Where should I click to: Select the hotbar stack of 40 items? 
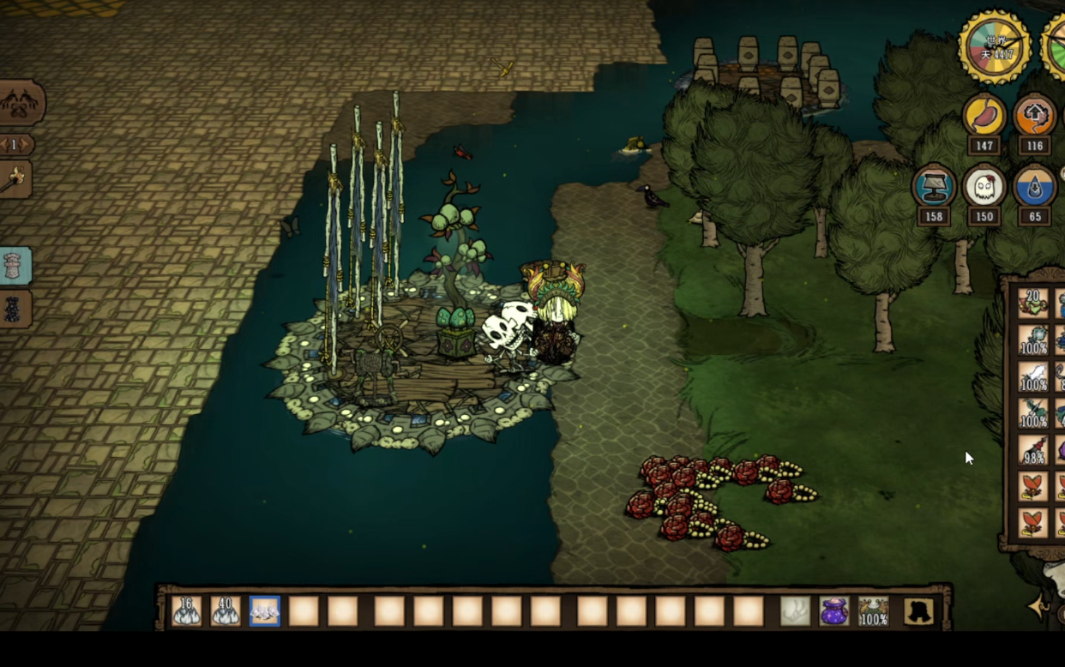tap(225, 611)
